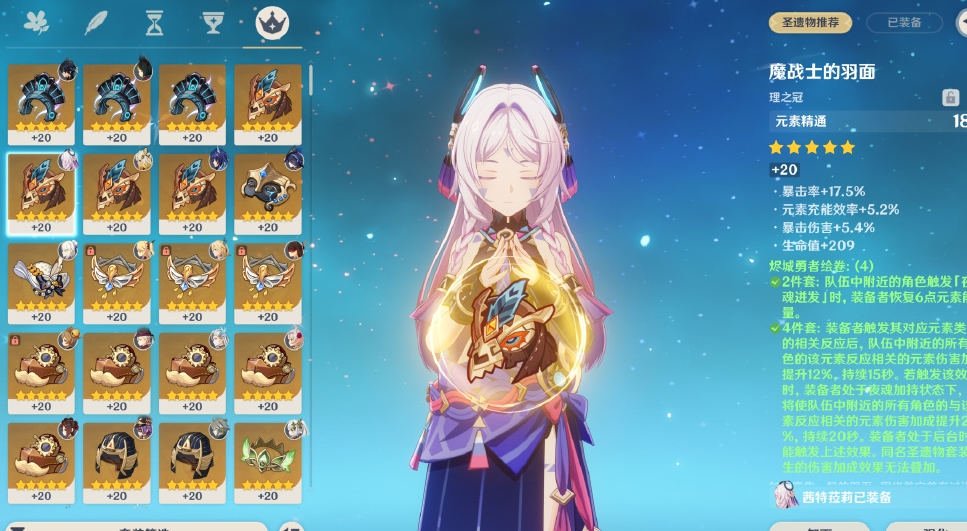The height and width of the screenshot is (531, 967).
Task: Open the hourglass sands tab
Action: [x=154, y=22]
